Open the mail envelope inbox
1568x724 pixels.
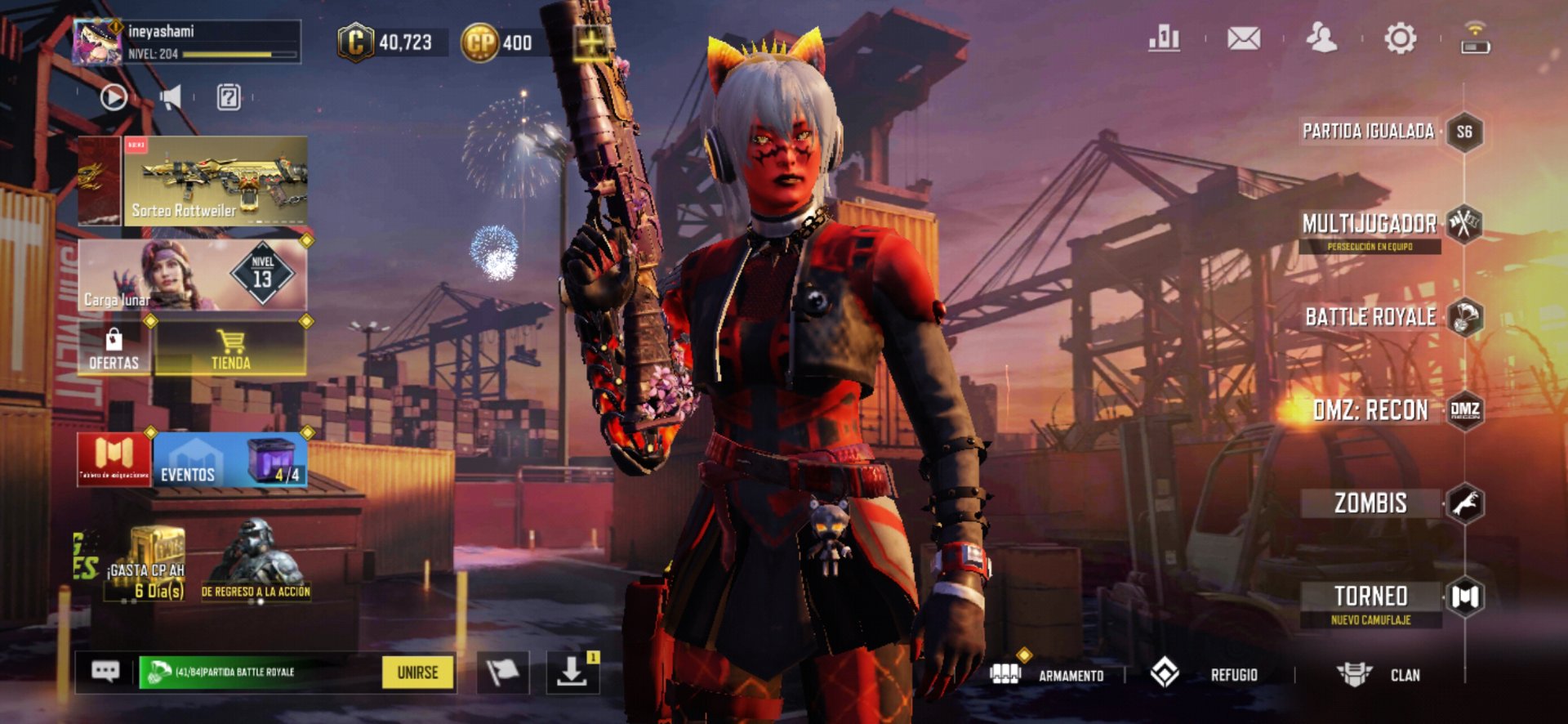point(1244,36)
